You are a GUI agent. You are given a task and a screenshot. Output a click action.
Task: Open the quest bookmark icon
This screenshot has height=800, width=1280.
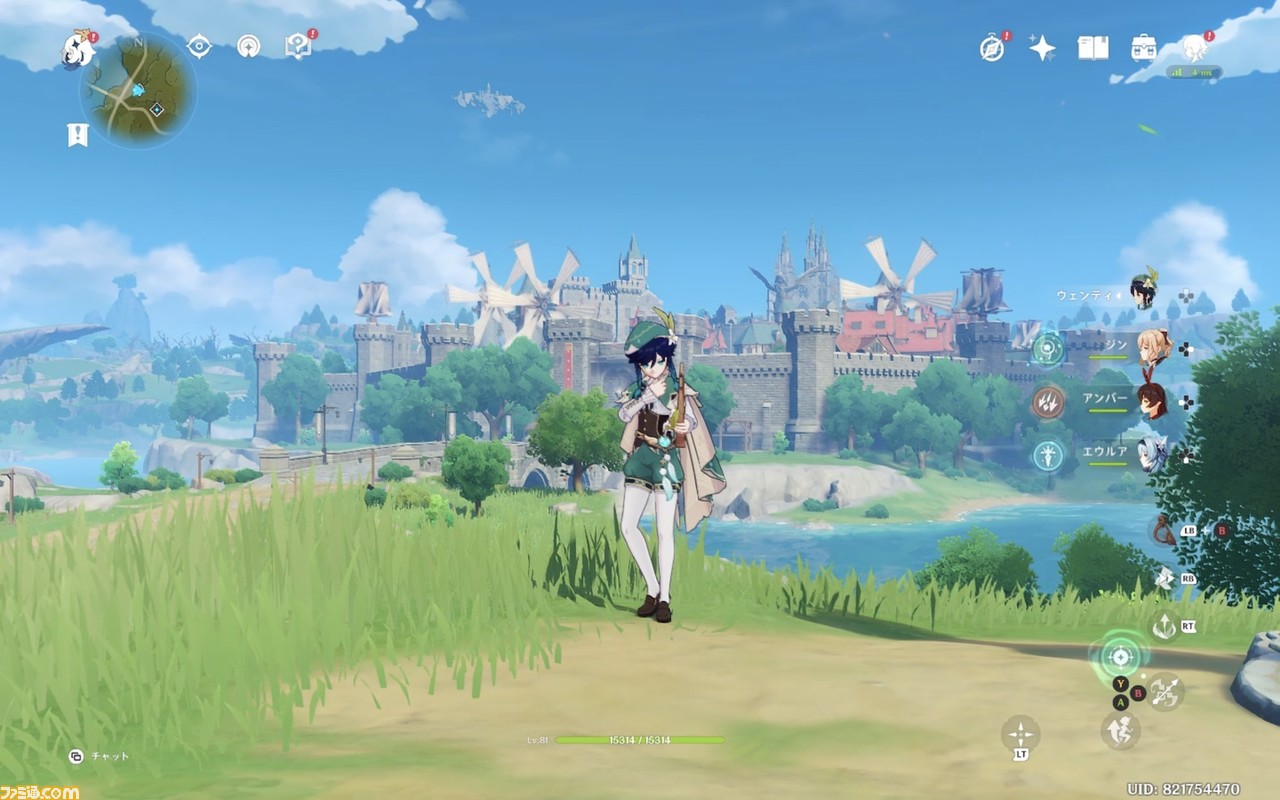click(77, 135)
